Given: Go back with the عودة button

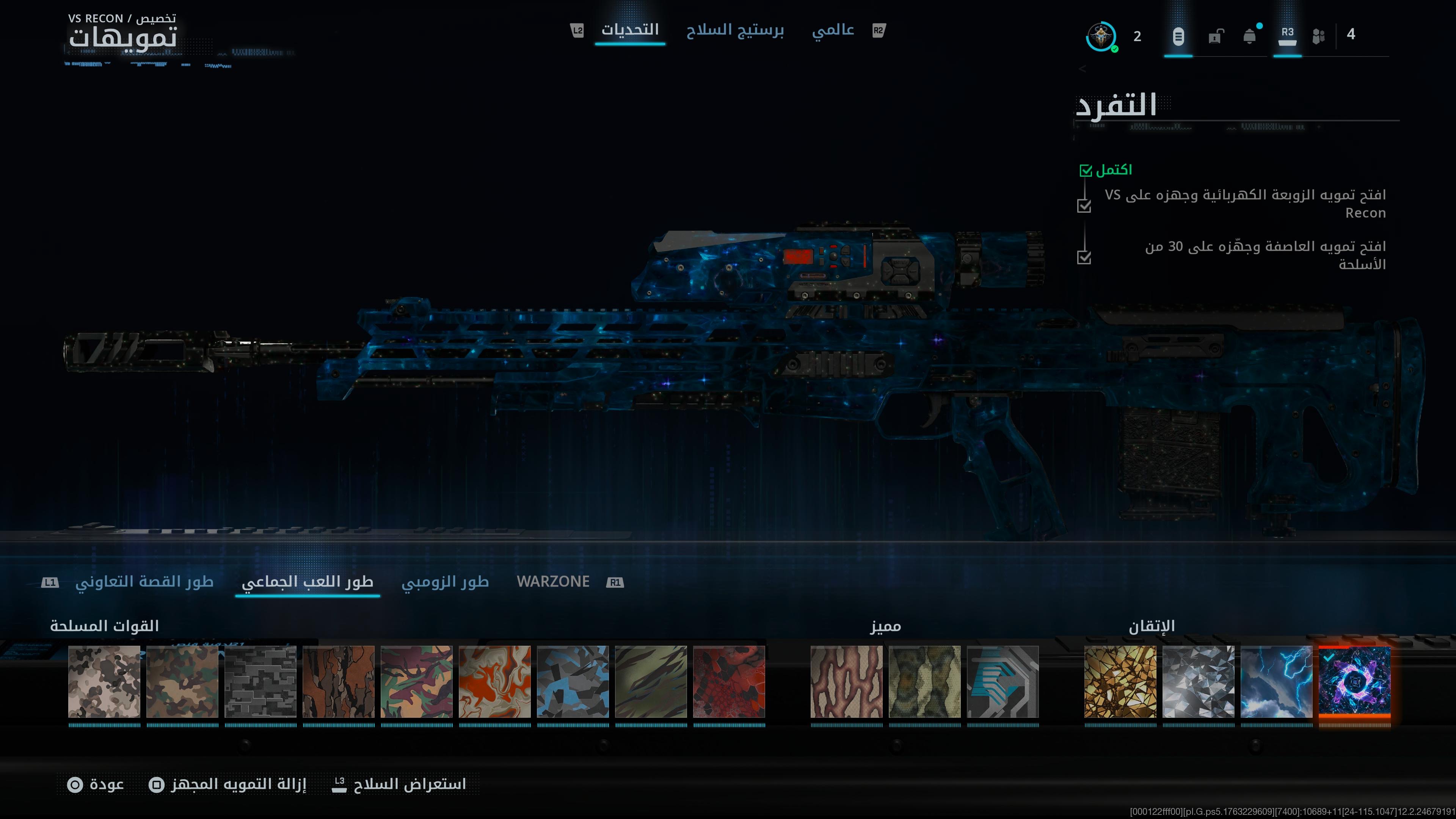Looking at the screenshot, I should tap(96, 784).
